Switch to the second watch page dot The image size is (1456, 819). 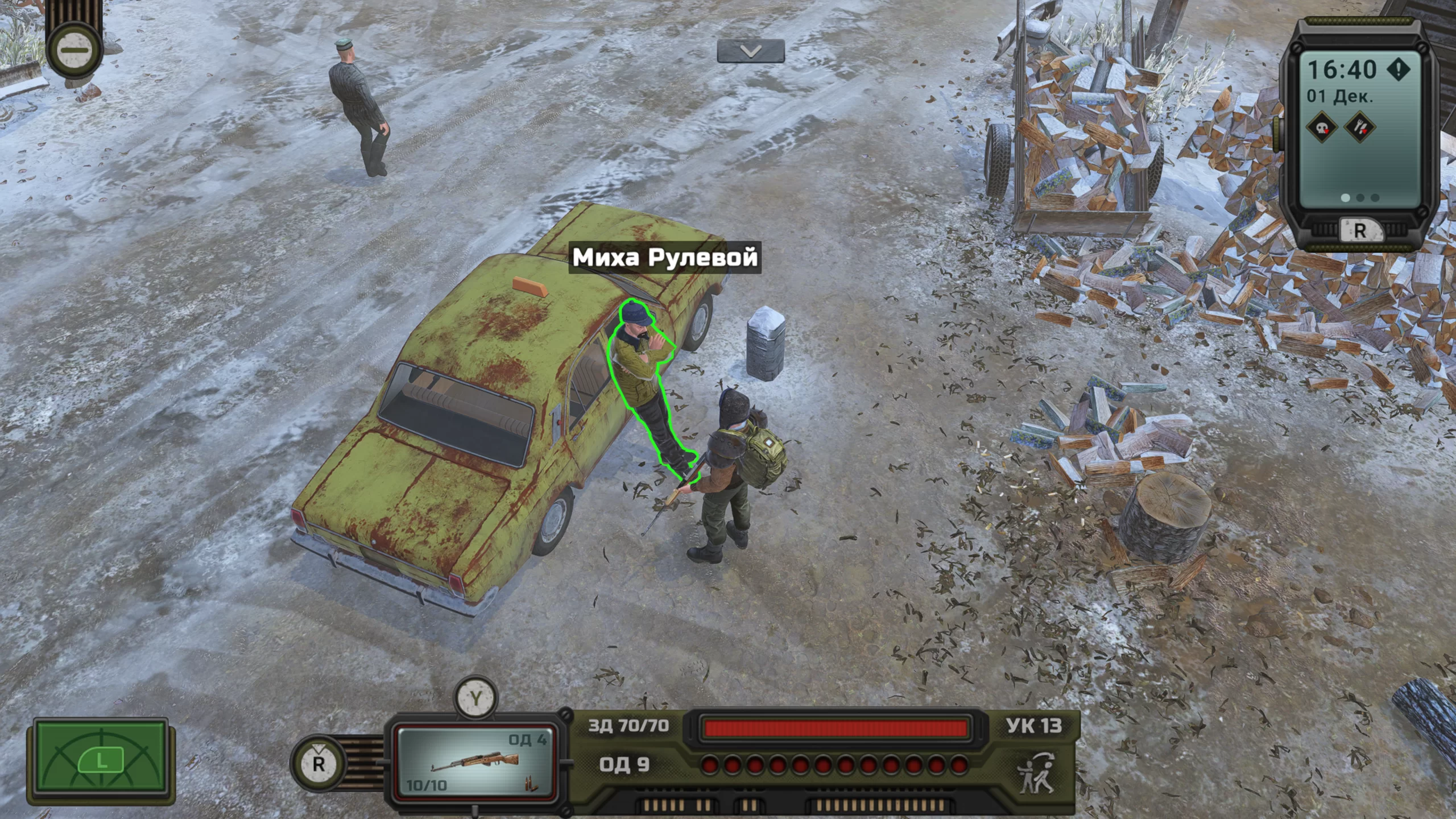tap(1360, 197)
